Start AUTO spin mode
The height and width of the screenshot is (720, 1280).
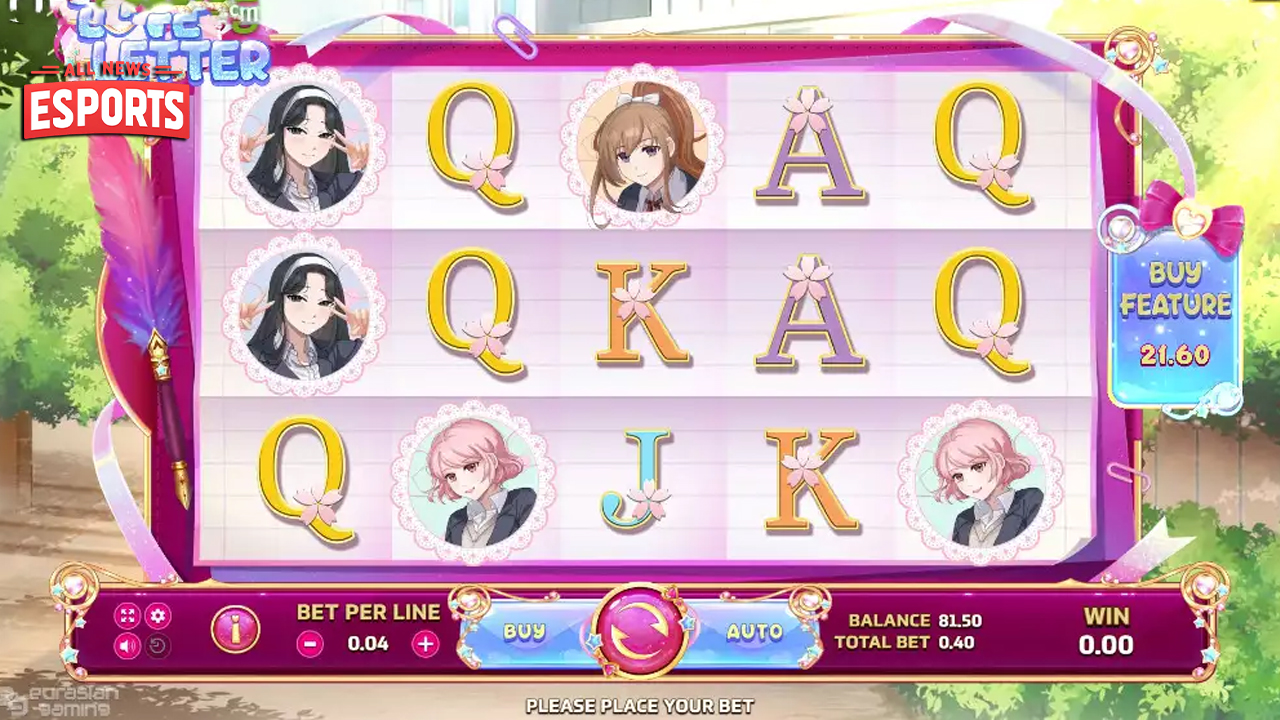pos(754,632)
